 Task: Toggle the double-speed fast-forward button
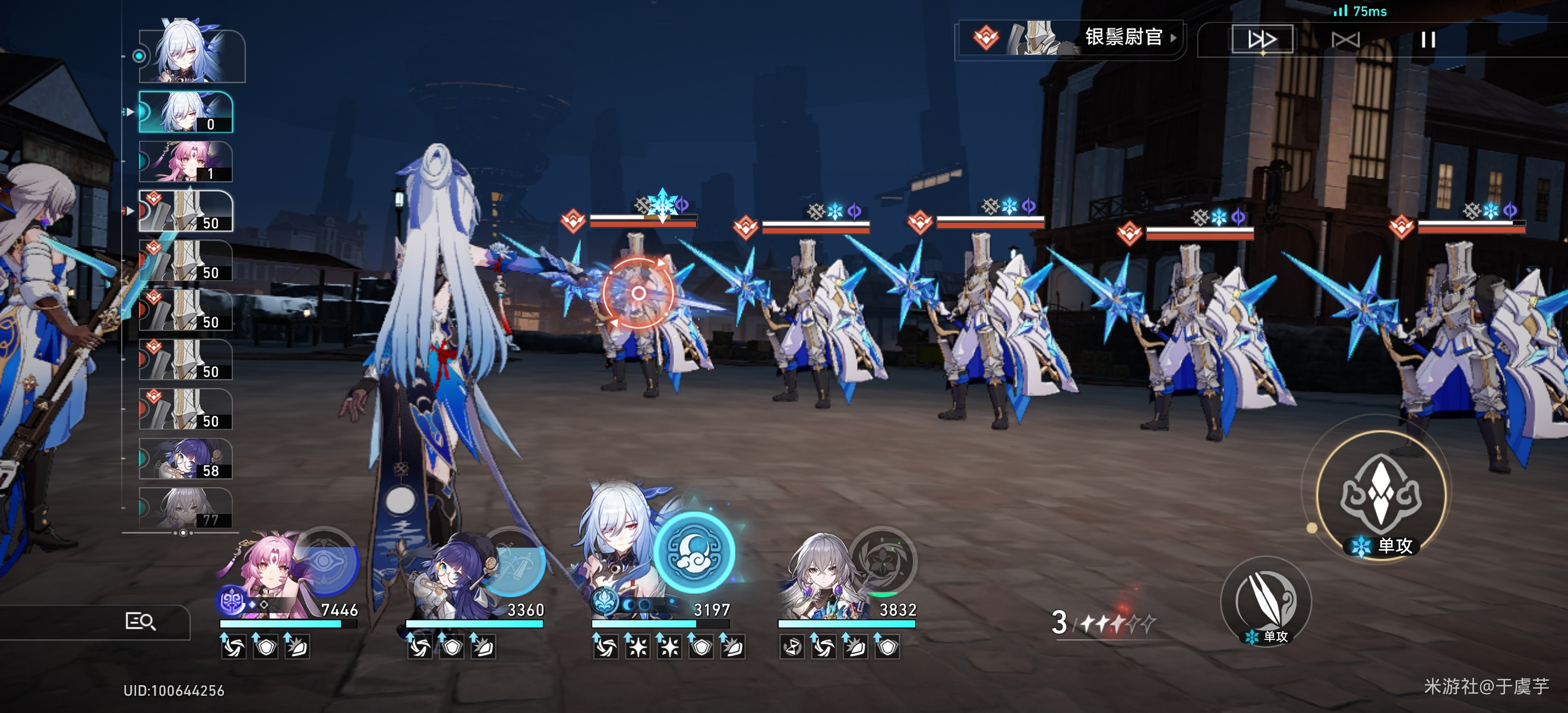[1262, 40]
